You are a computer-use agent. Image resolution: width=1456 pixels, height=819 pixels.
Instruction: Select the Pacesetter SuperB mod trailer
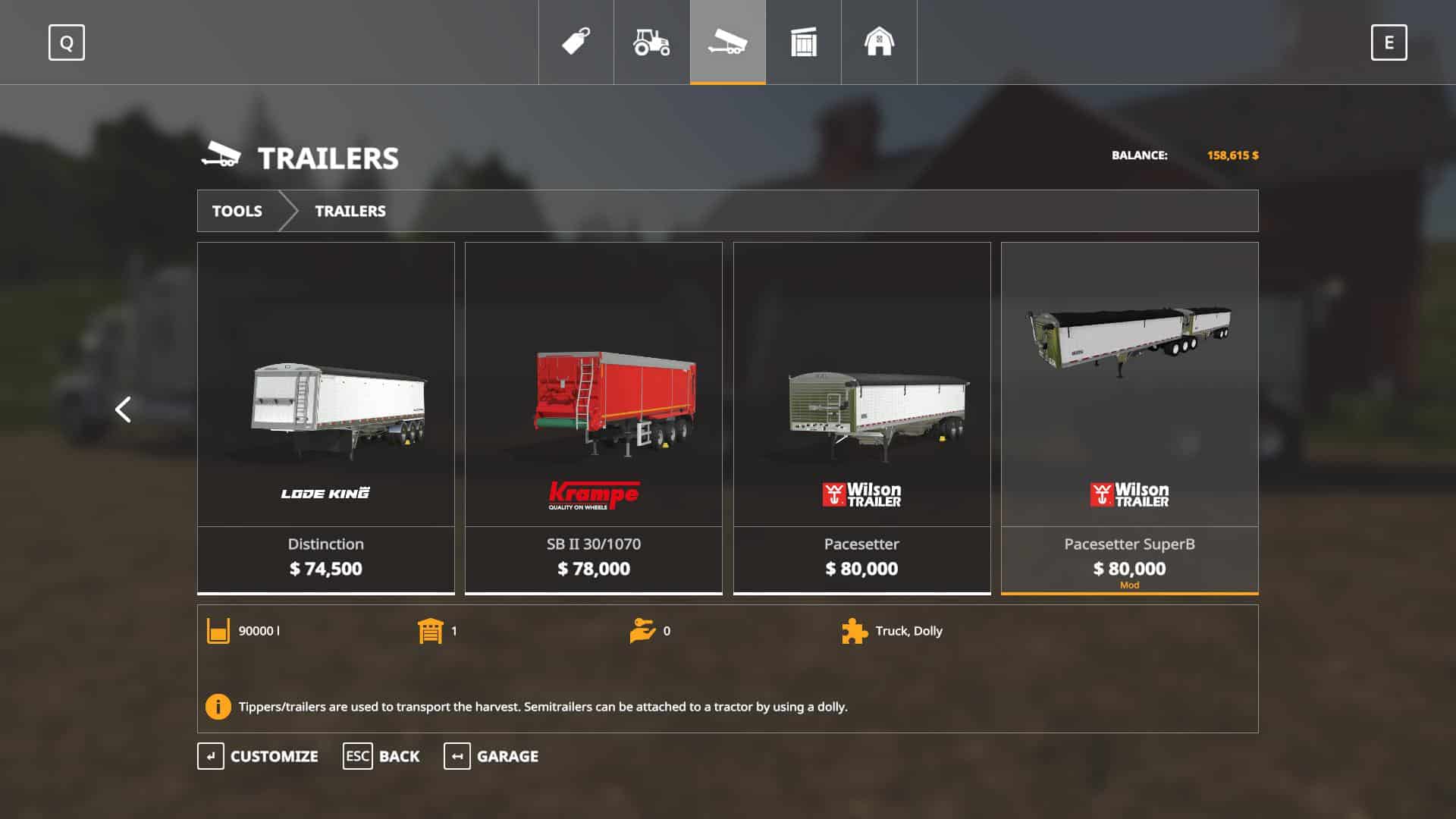point(1129,417)
